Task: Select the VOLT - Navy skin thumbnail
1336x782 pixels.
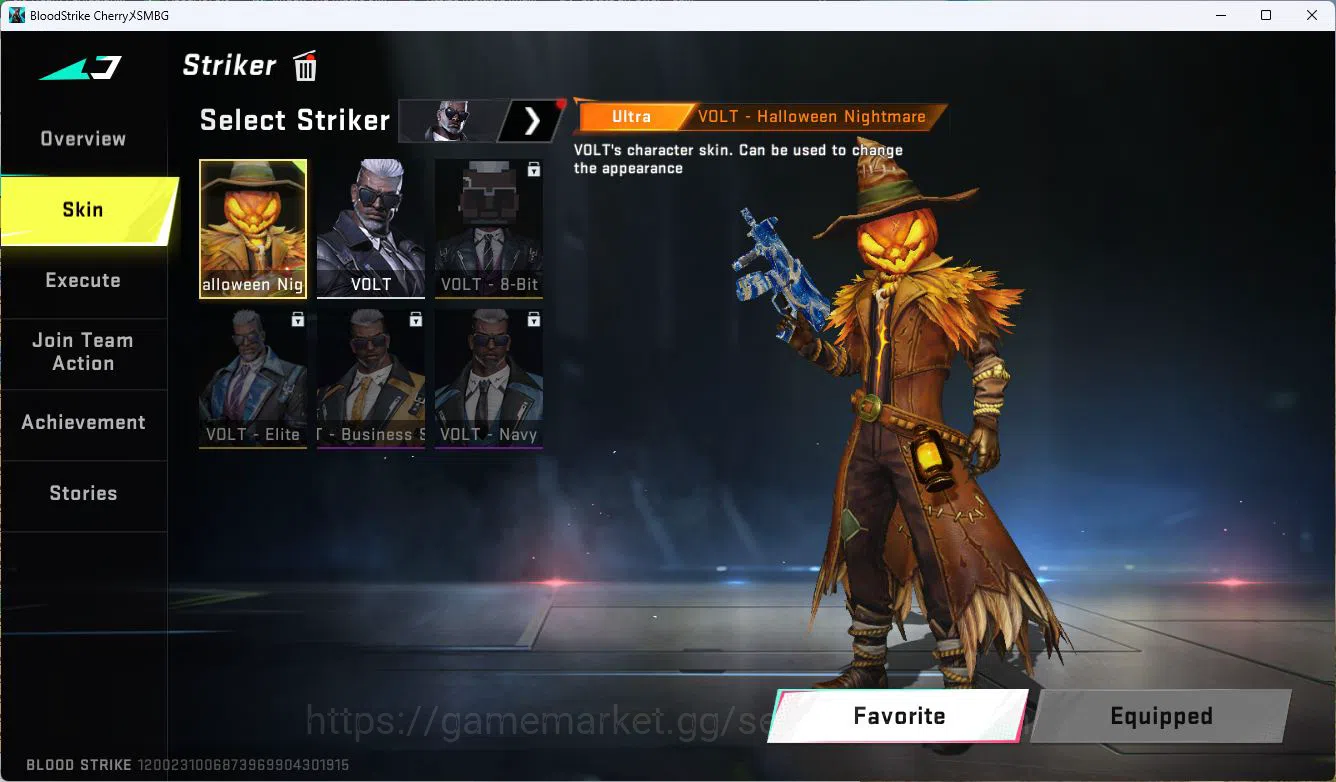Action: [488, 380]
